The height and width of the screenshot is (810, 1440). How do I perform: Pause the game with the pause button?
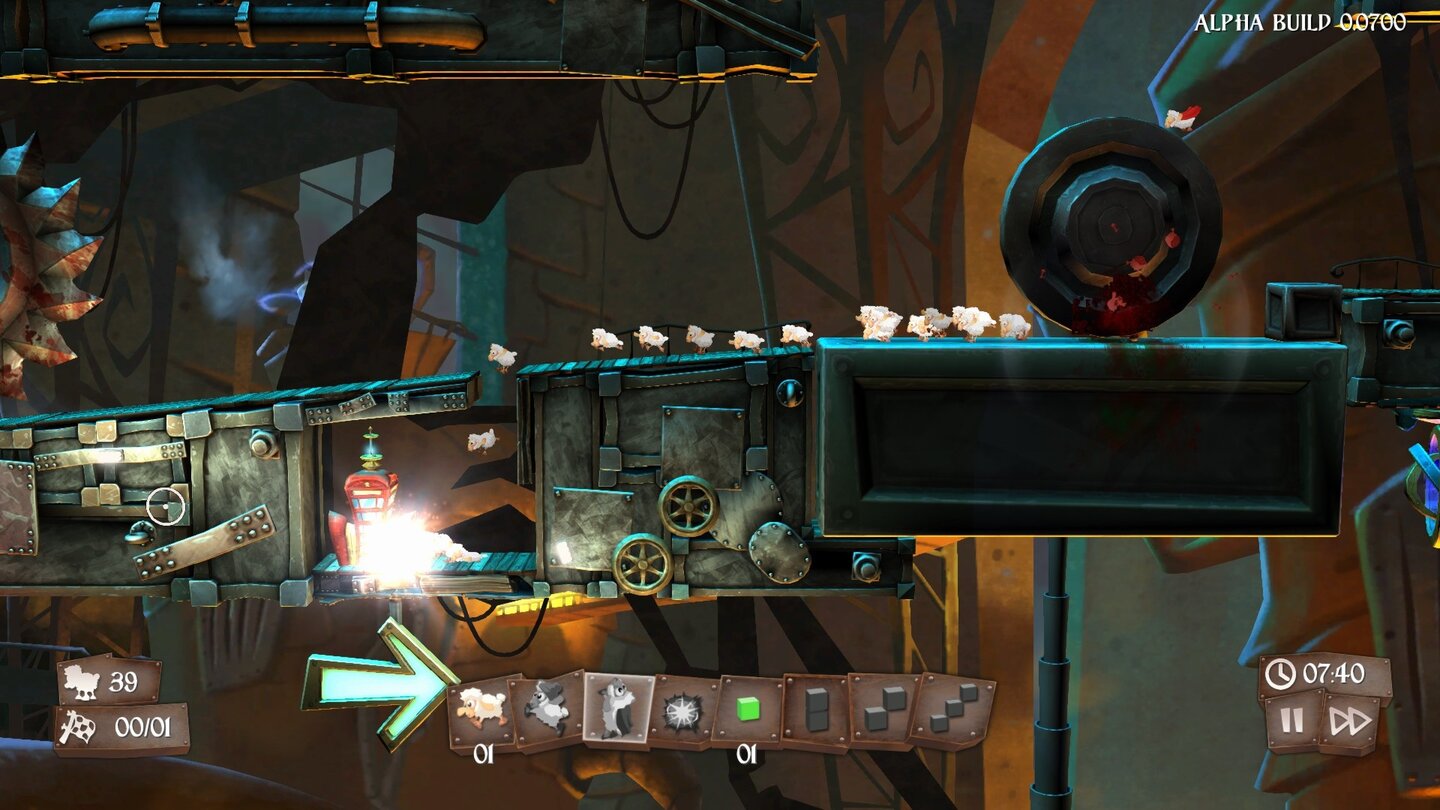(1290, 722)
